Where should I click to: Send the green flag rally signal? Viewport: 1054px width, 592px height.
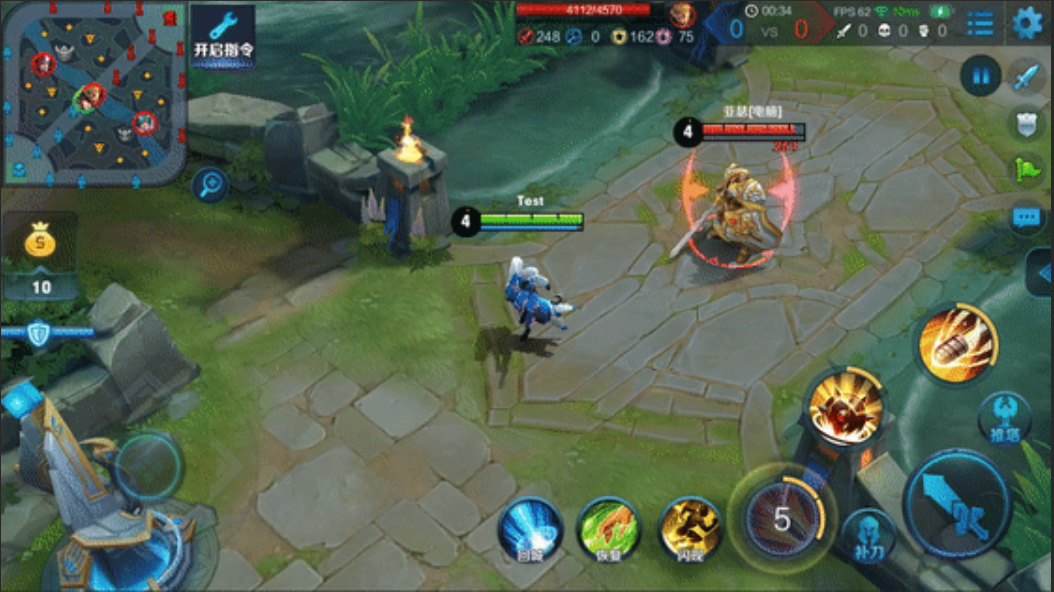1027,169
